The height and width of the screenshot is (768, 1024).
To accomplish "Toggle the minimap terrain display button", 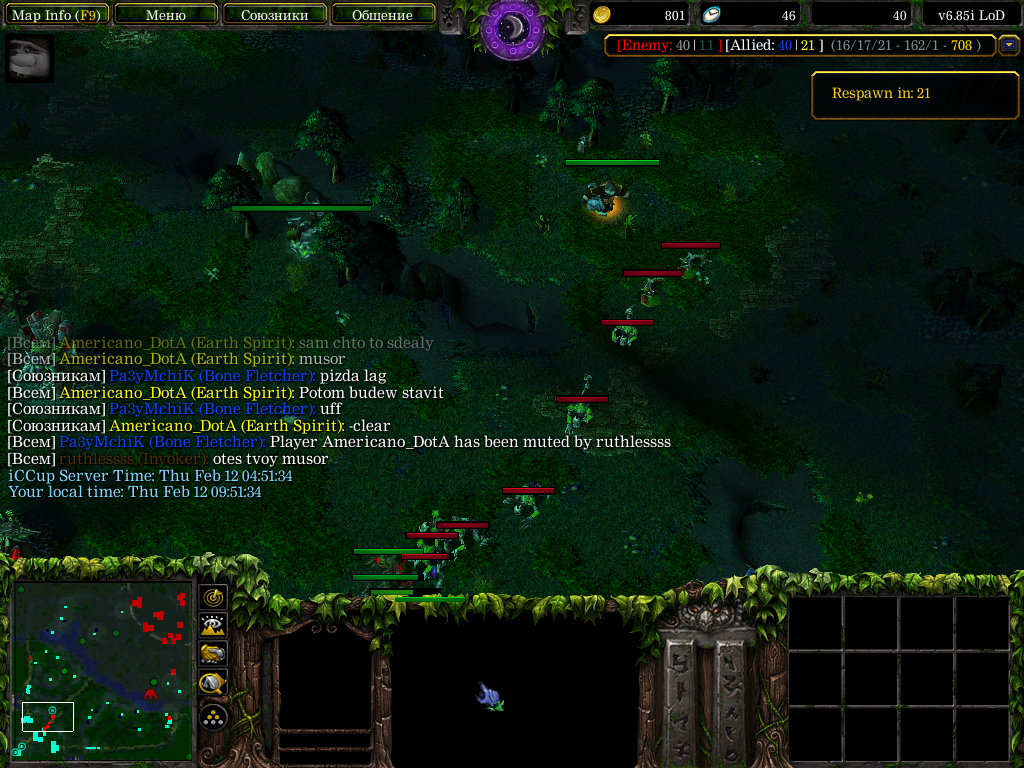I will tap(213, 626).
